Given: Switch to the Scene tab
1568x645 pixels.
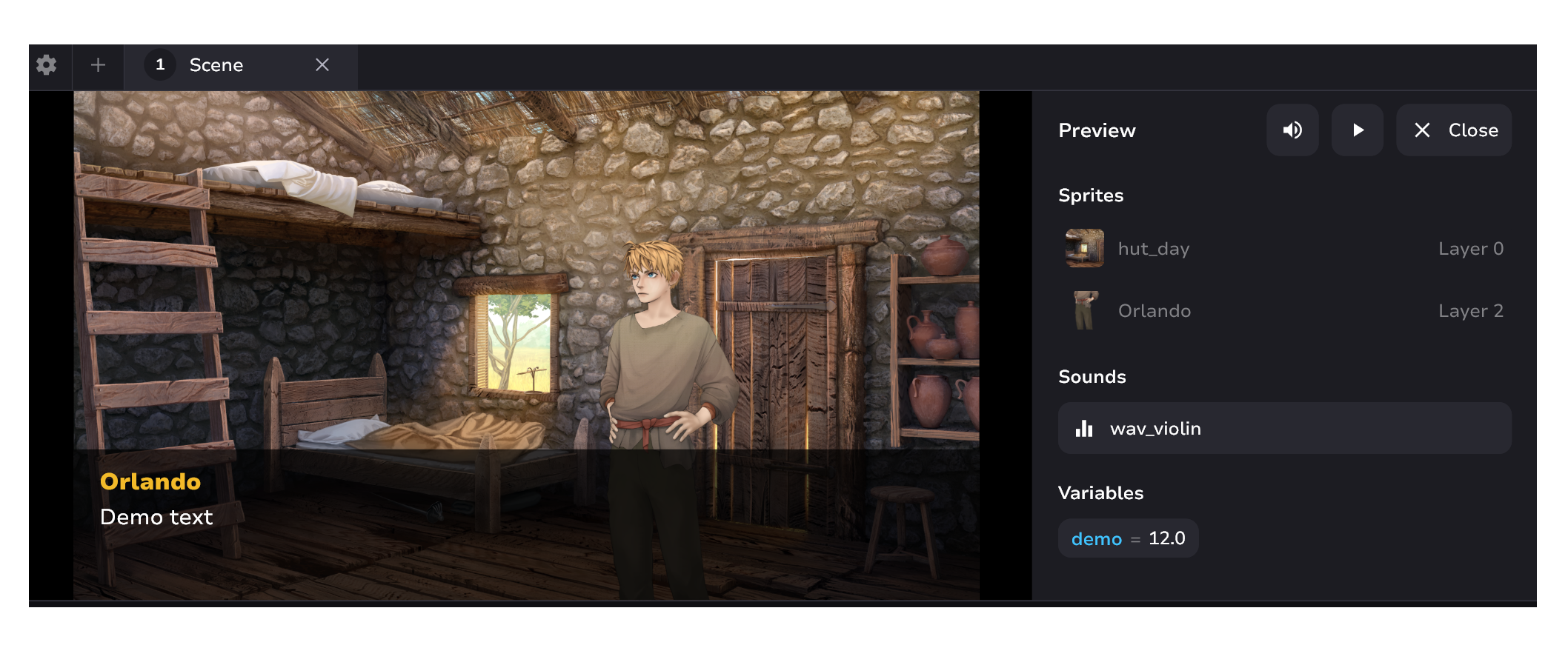Looking at the screenshot, I should 216,65.
